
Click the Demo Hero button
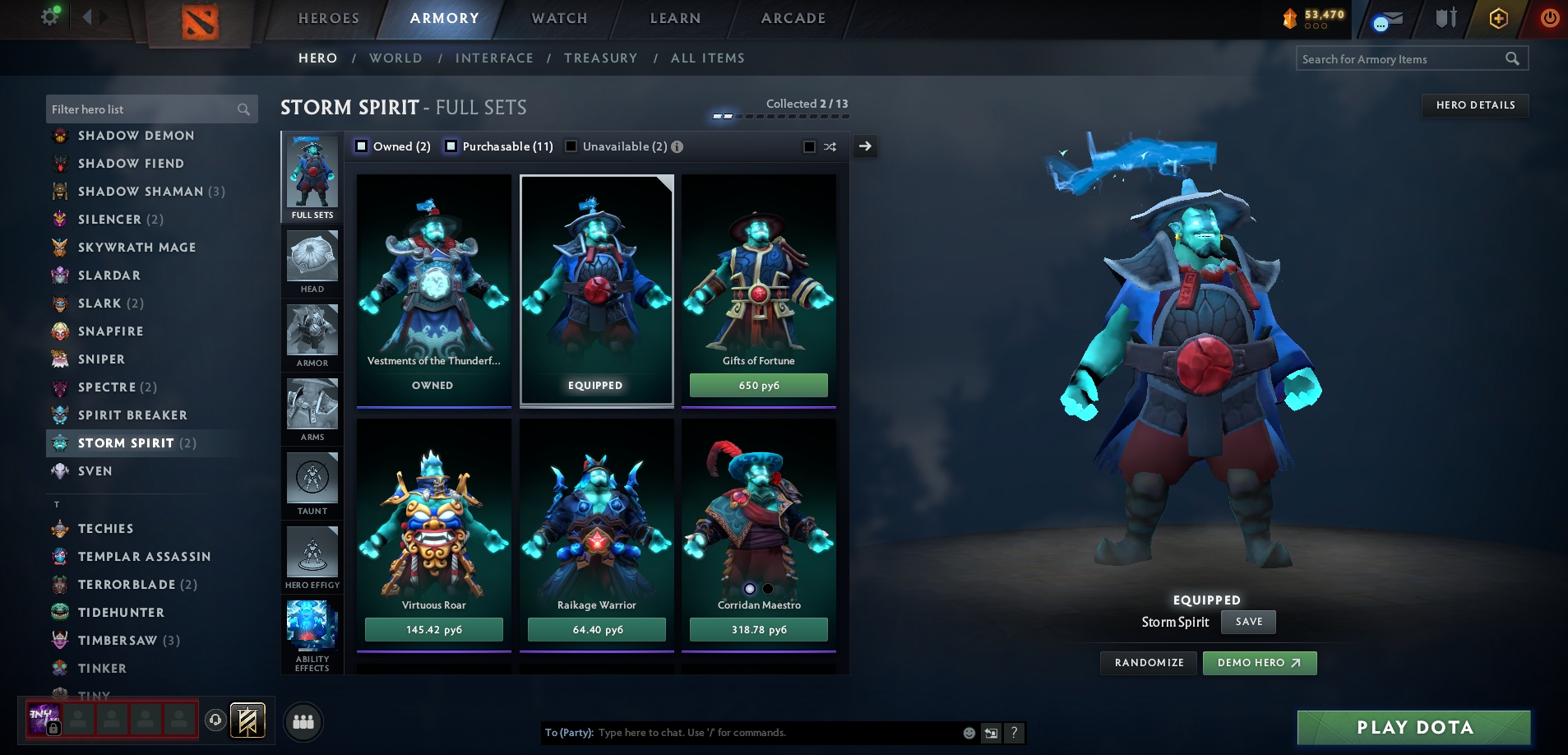1259,663
